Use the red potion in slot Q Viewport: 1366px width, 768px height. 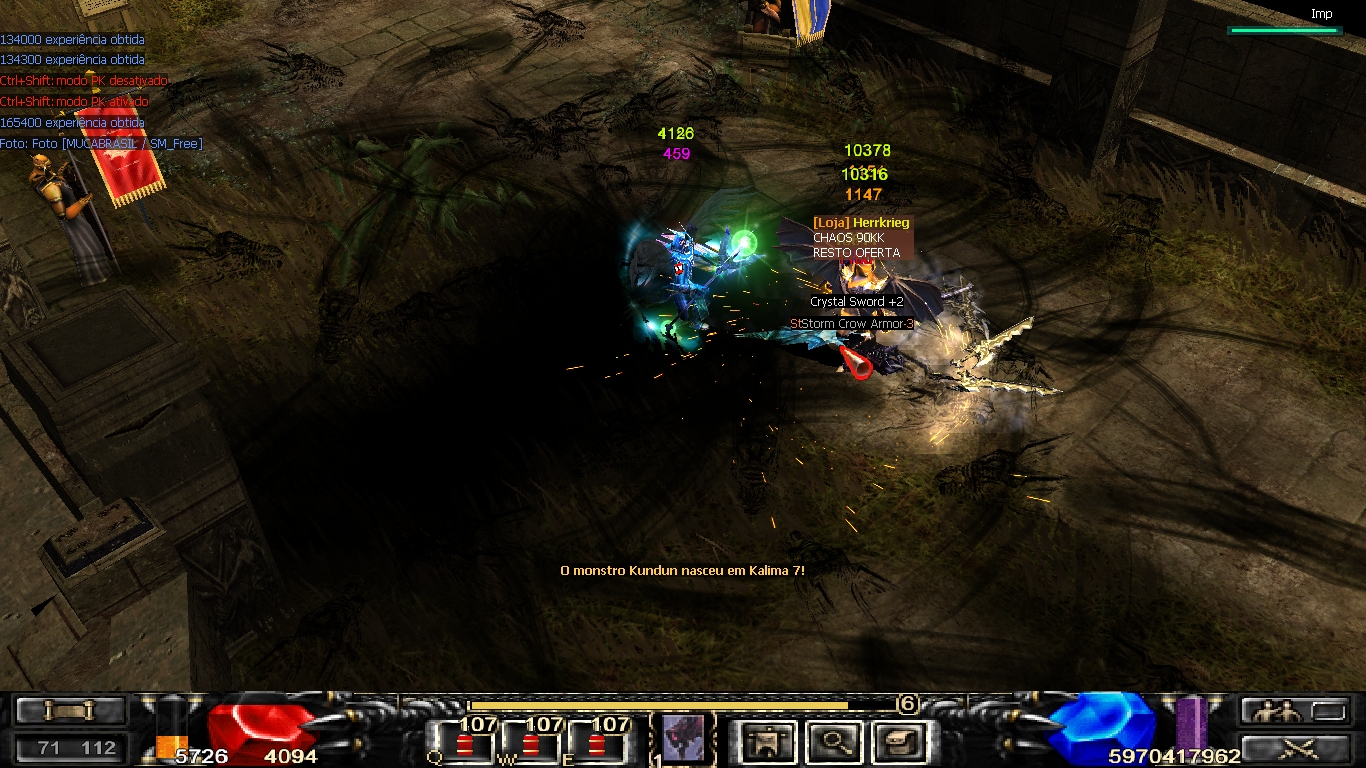click(464, 745)
